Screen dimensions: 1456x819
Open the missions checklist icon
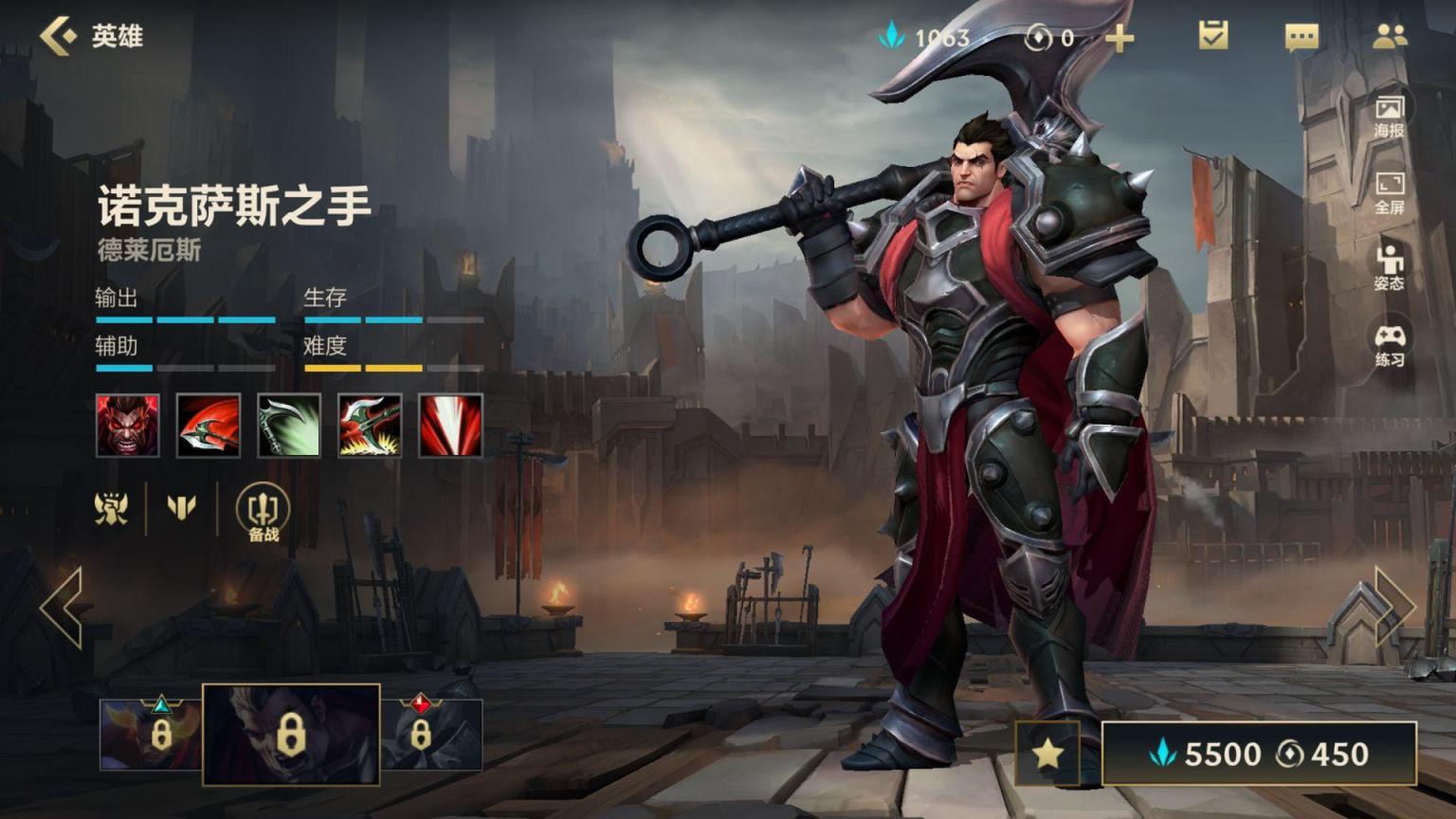point(1213,37)
